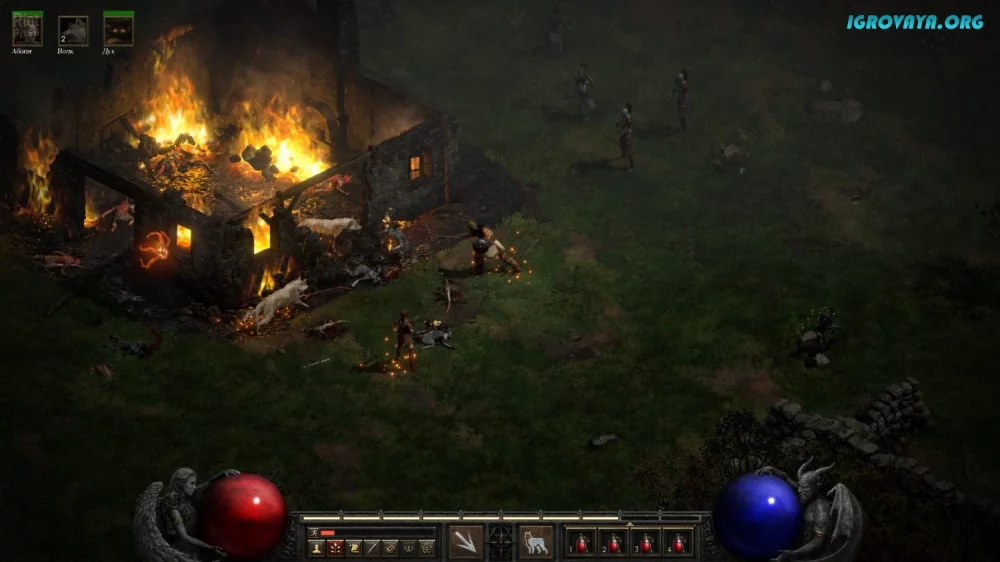Open the IGROVAYA.ORG watermark link

[914, 21]
